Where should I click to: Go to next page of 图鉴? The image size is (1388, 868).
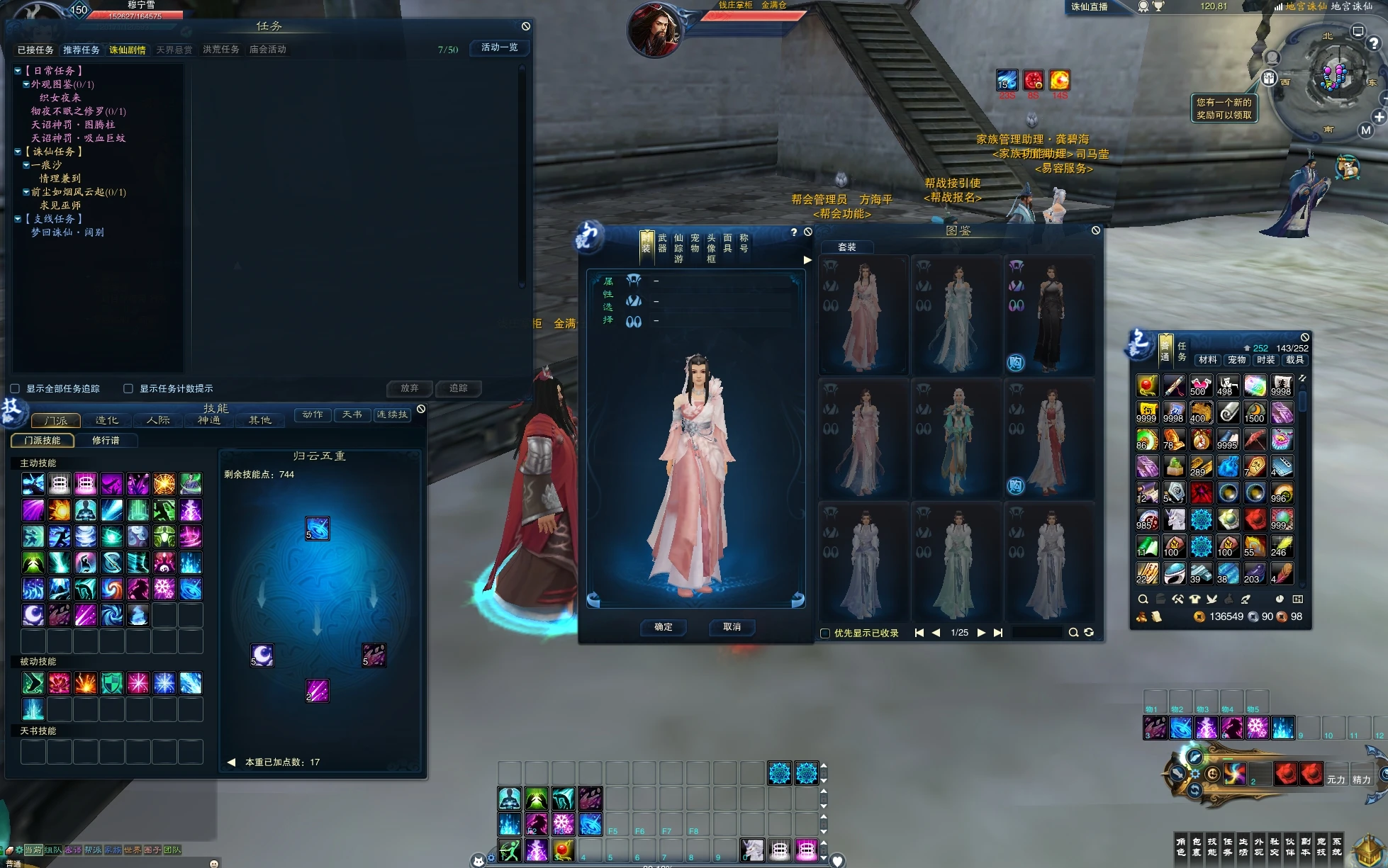(981, 633)
